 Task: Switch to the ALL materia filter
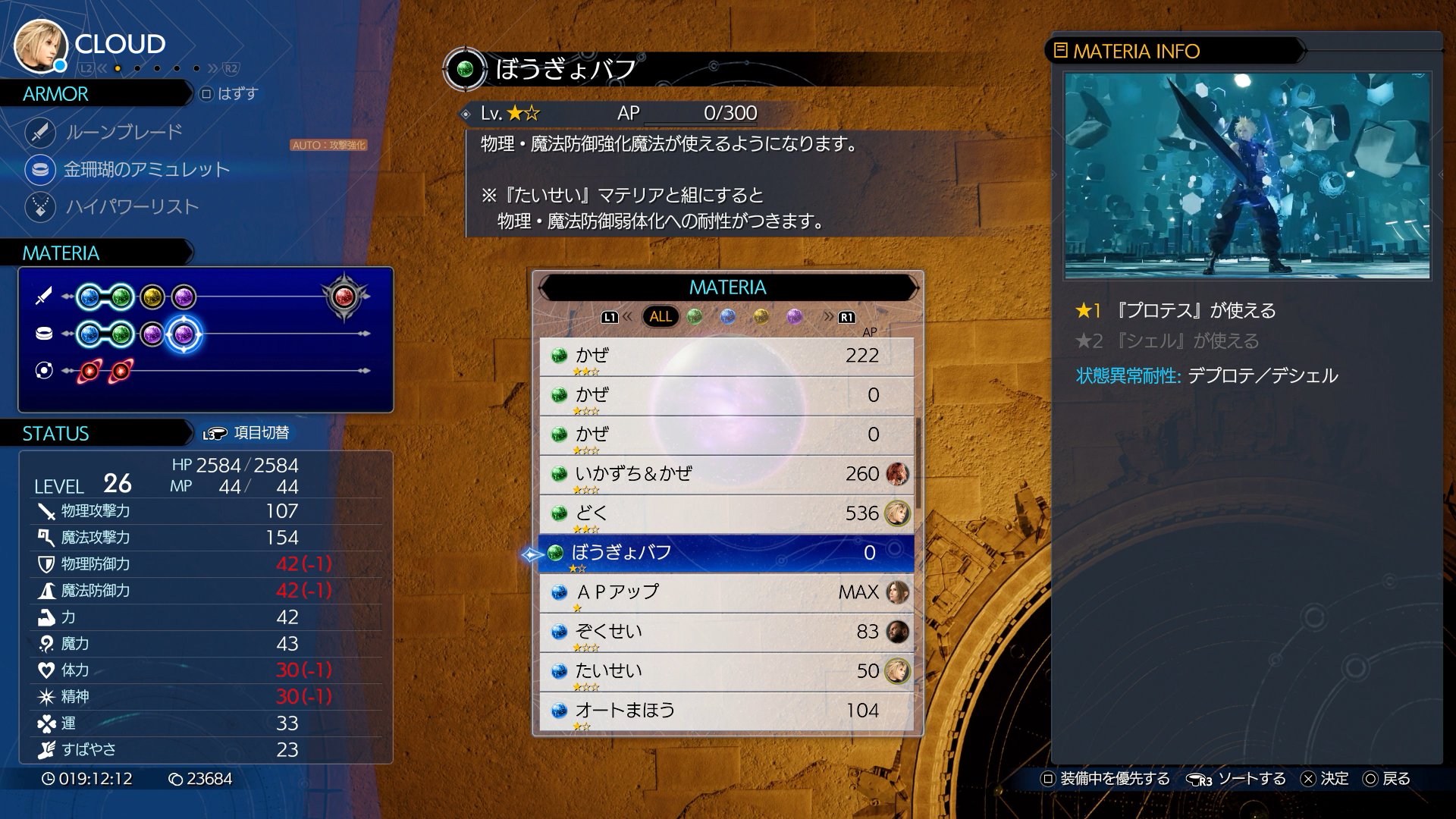(660, 316)
